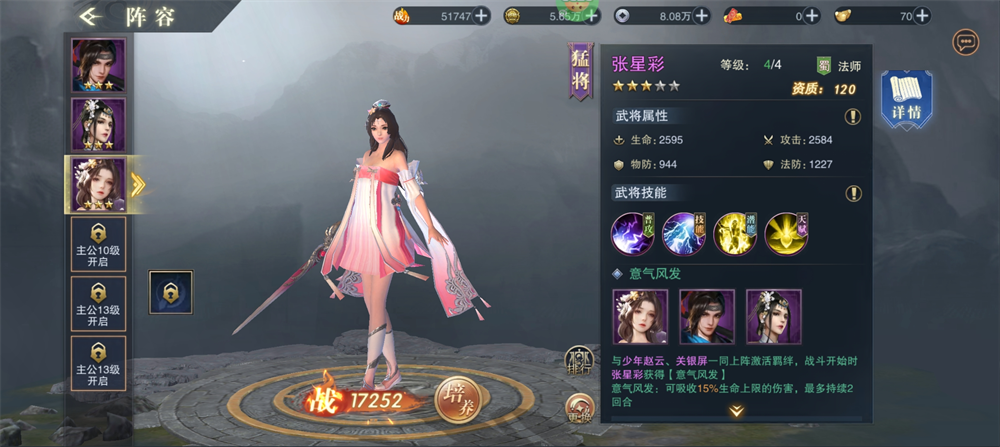Show info for 武将技能 skills
Screen dimensions: 1000x447
[853, 193]
